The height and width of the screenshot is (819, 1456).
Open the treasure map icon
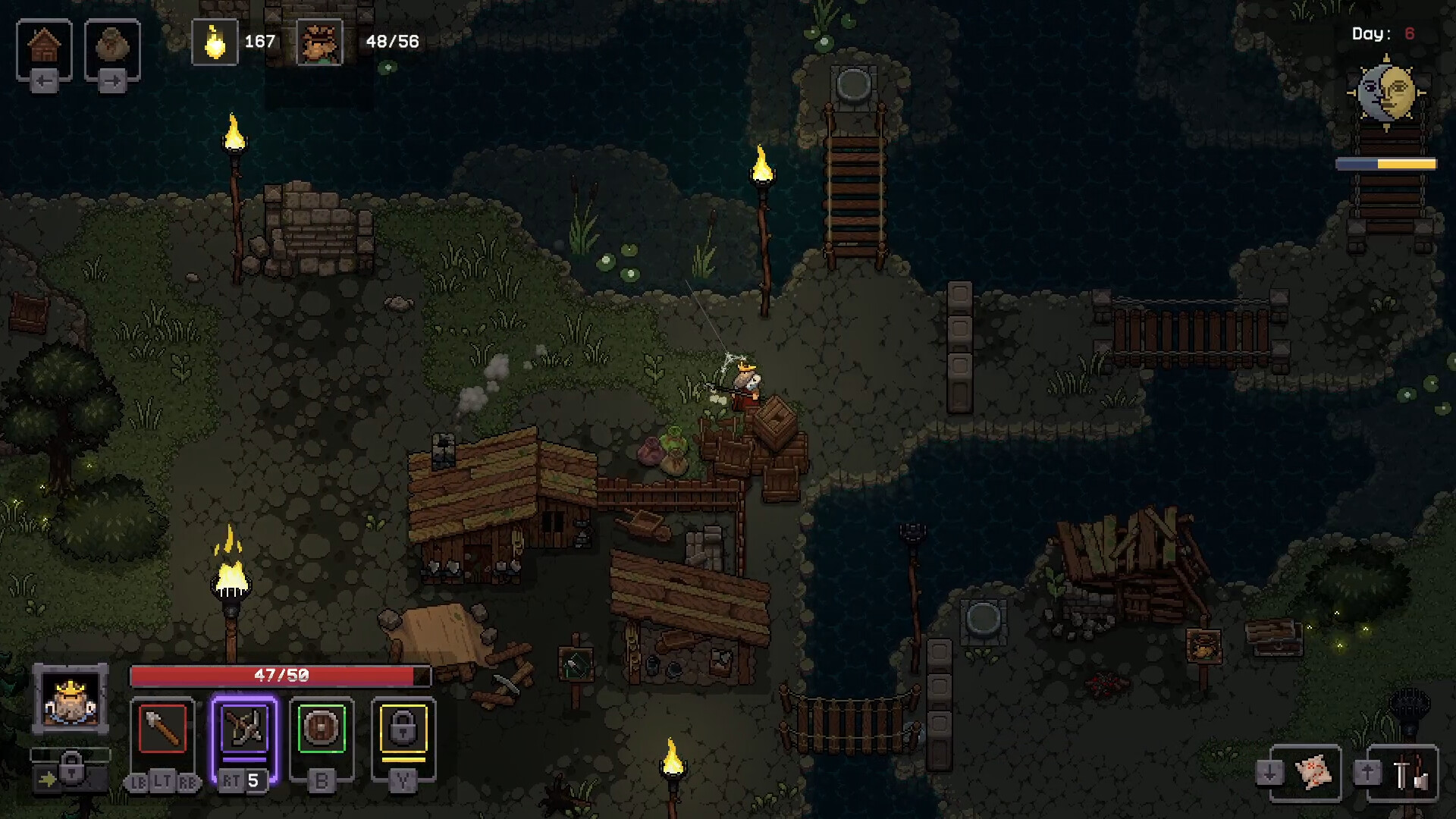click(1313, 773)
